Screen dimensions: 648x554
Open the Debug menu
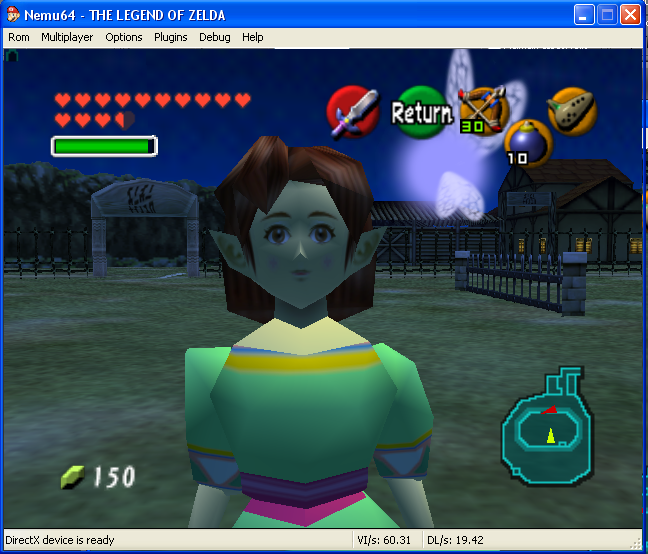[x=214, y=37]
